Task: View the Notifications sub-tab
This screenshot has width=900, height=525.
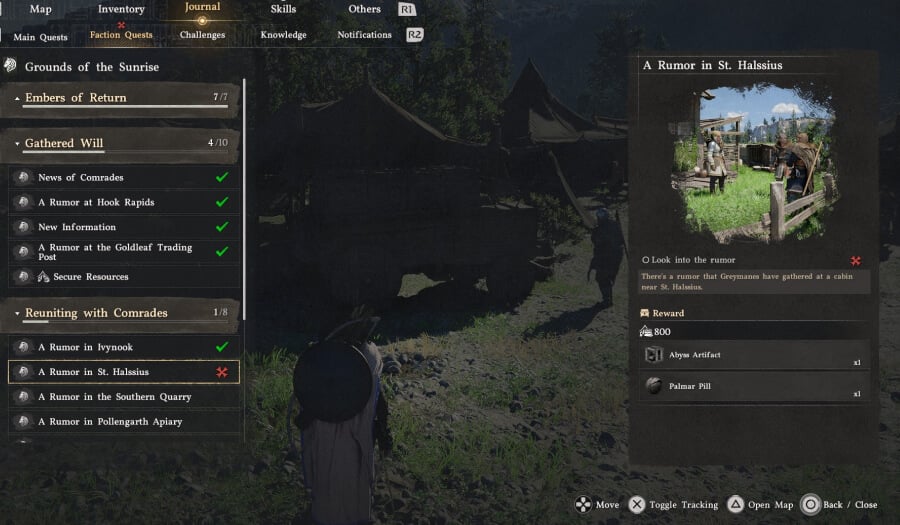Action: [364, 35]
